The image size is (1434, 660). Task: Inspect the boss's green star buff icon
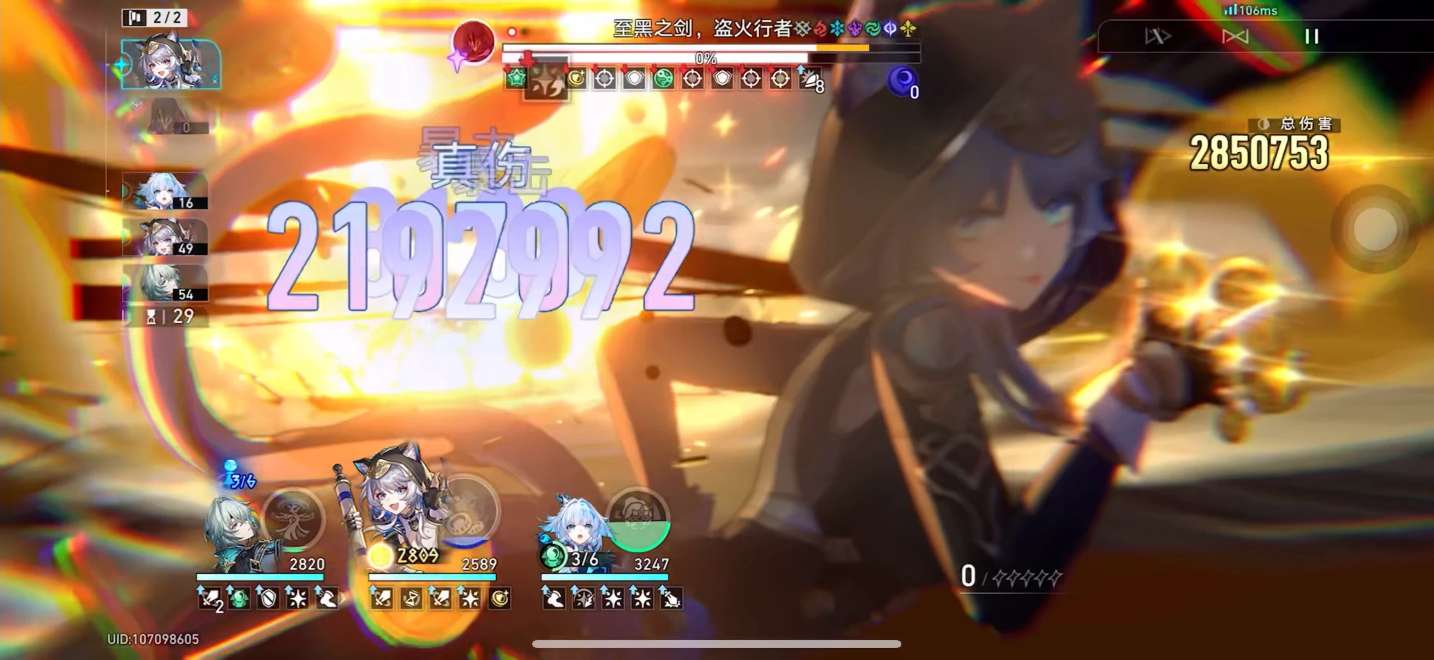(516, 79)
